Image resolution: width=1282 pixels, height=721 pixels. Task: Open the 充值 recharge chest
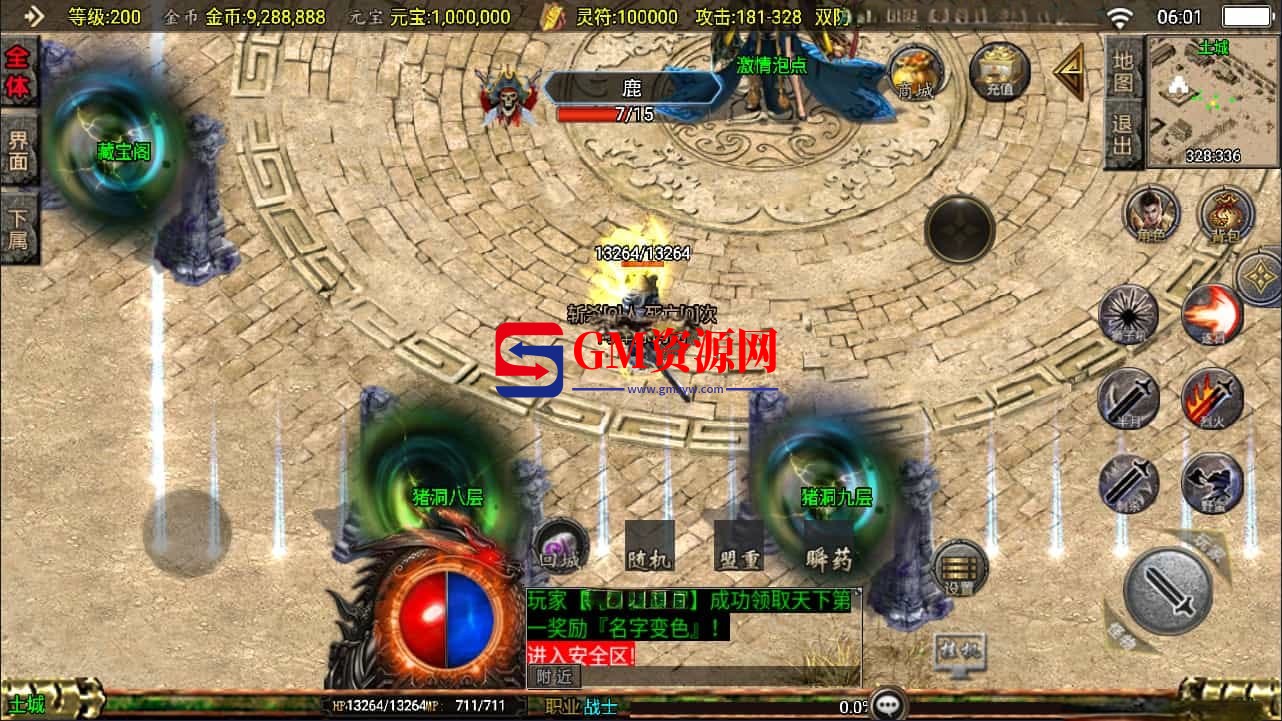click(x=999, y=70)
